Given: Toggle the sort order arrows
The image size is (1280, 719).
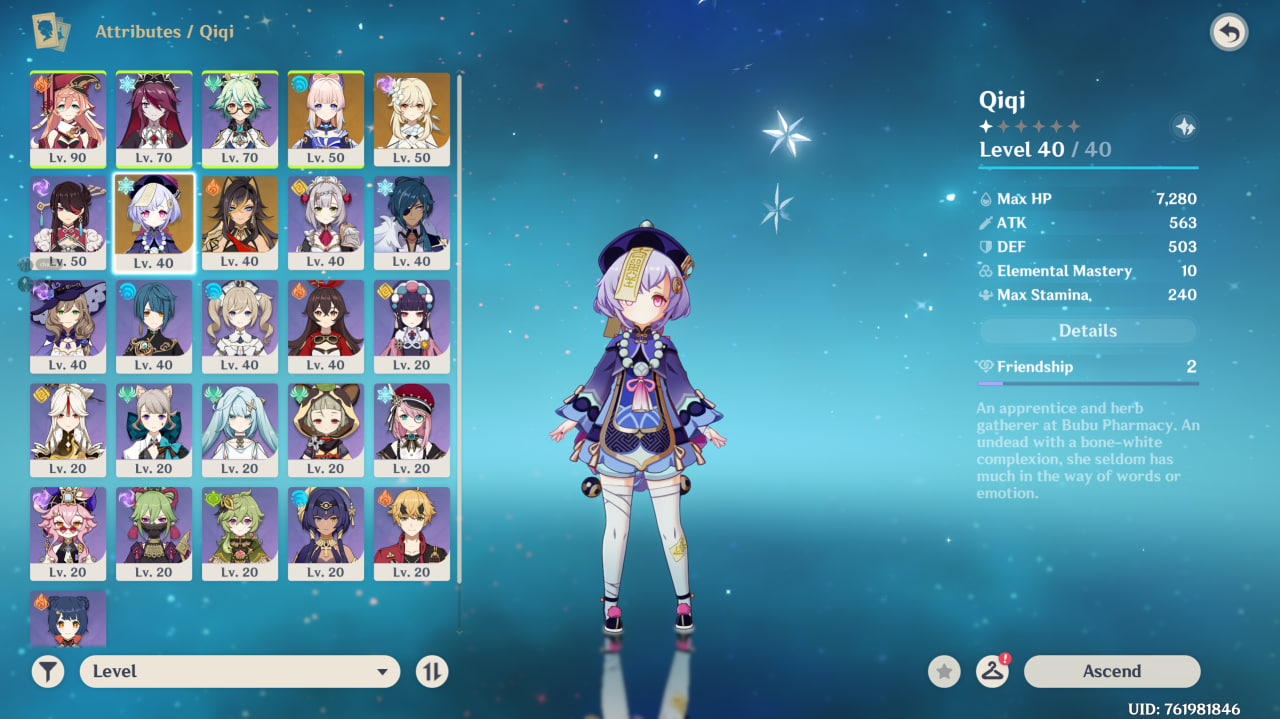Looking at the screenshot, I should pos(432,671).
